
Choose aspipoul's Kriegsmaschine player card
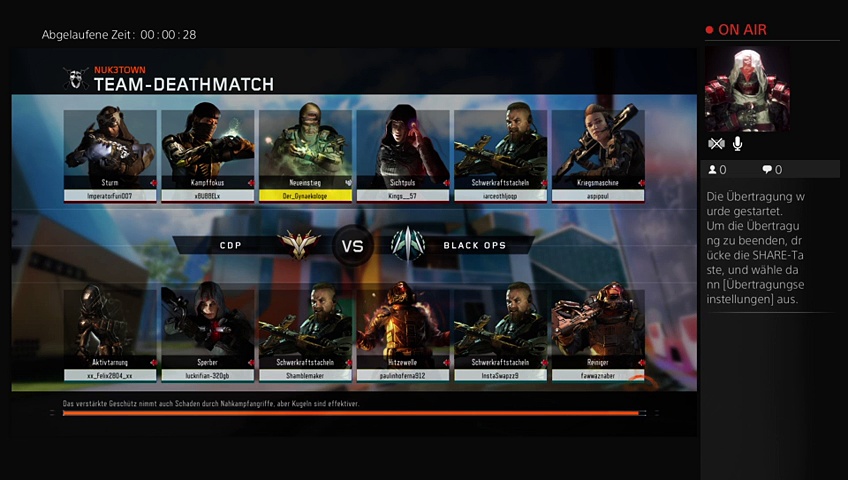pos(598,155)
